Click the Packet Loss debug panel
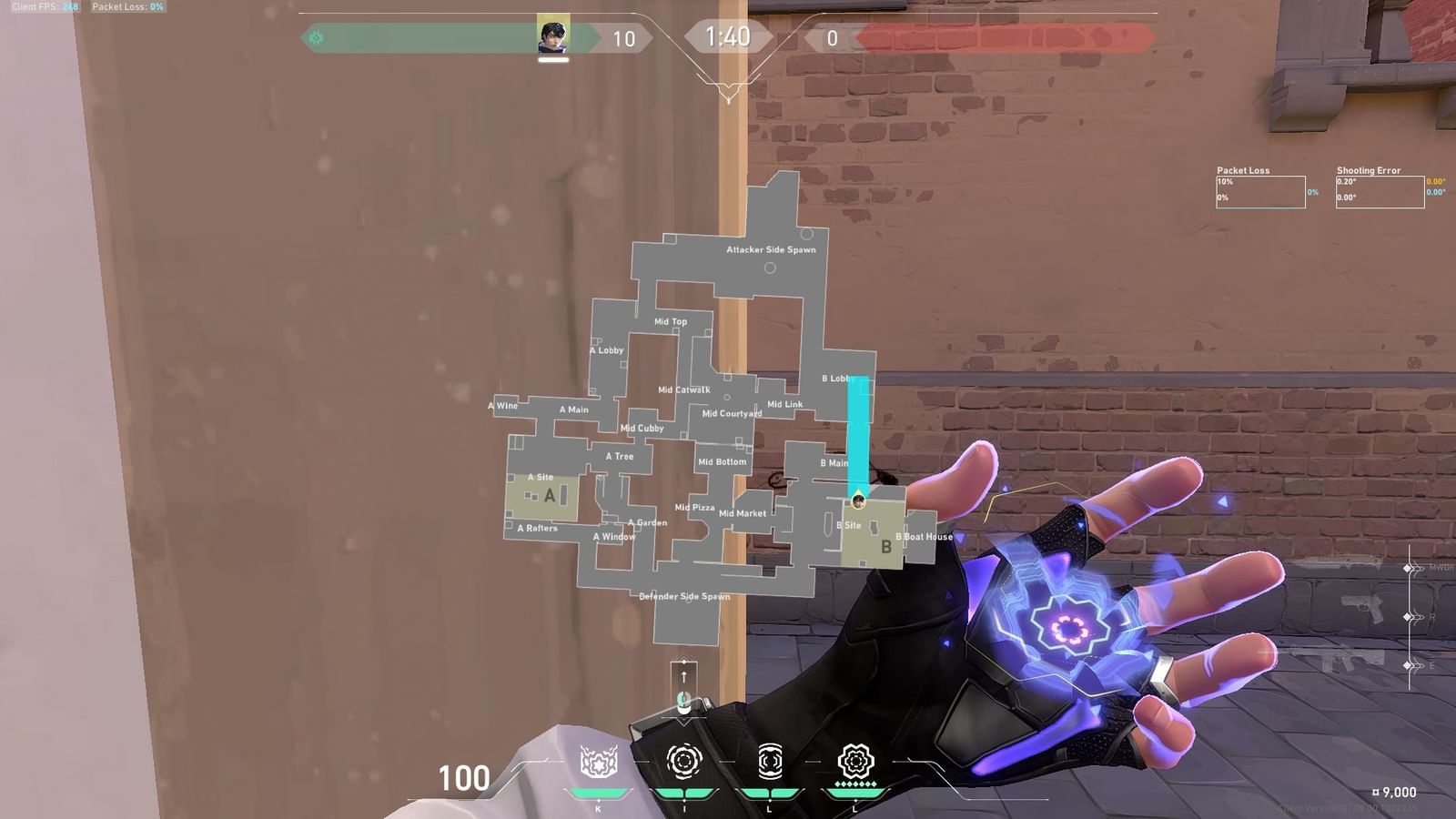1456x819 pixels. click(1260, 189)
